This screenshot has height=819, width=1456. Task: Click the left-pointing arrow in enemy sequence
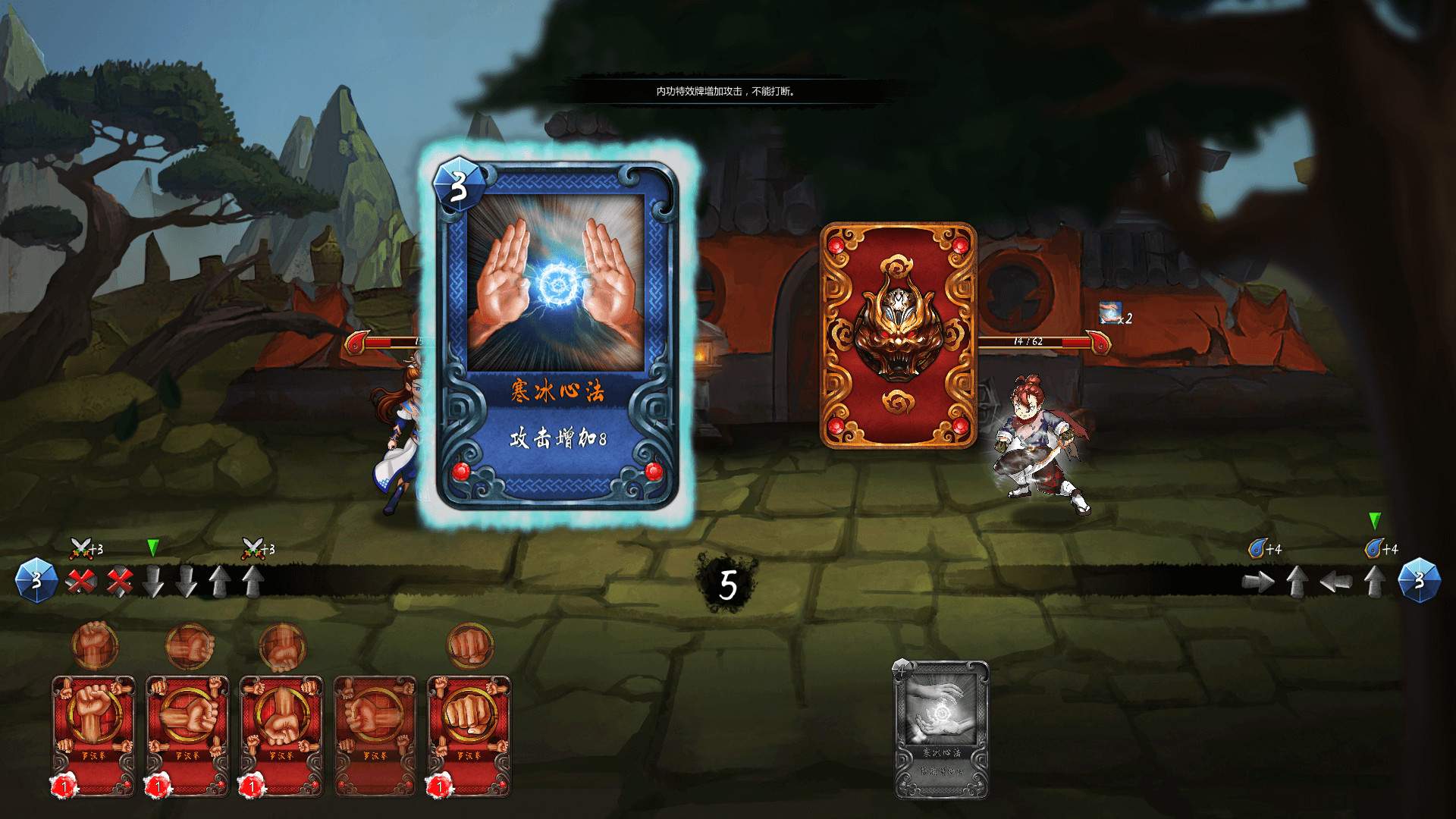click(x=1336, y=582)
